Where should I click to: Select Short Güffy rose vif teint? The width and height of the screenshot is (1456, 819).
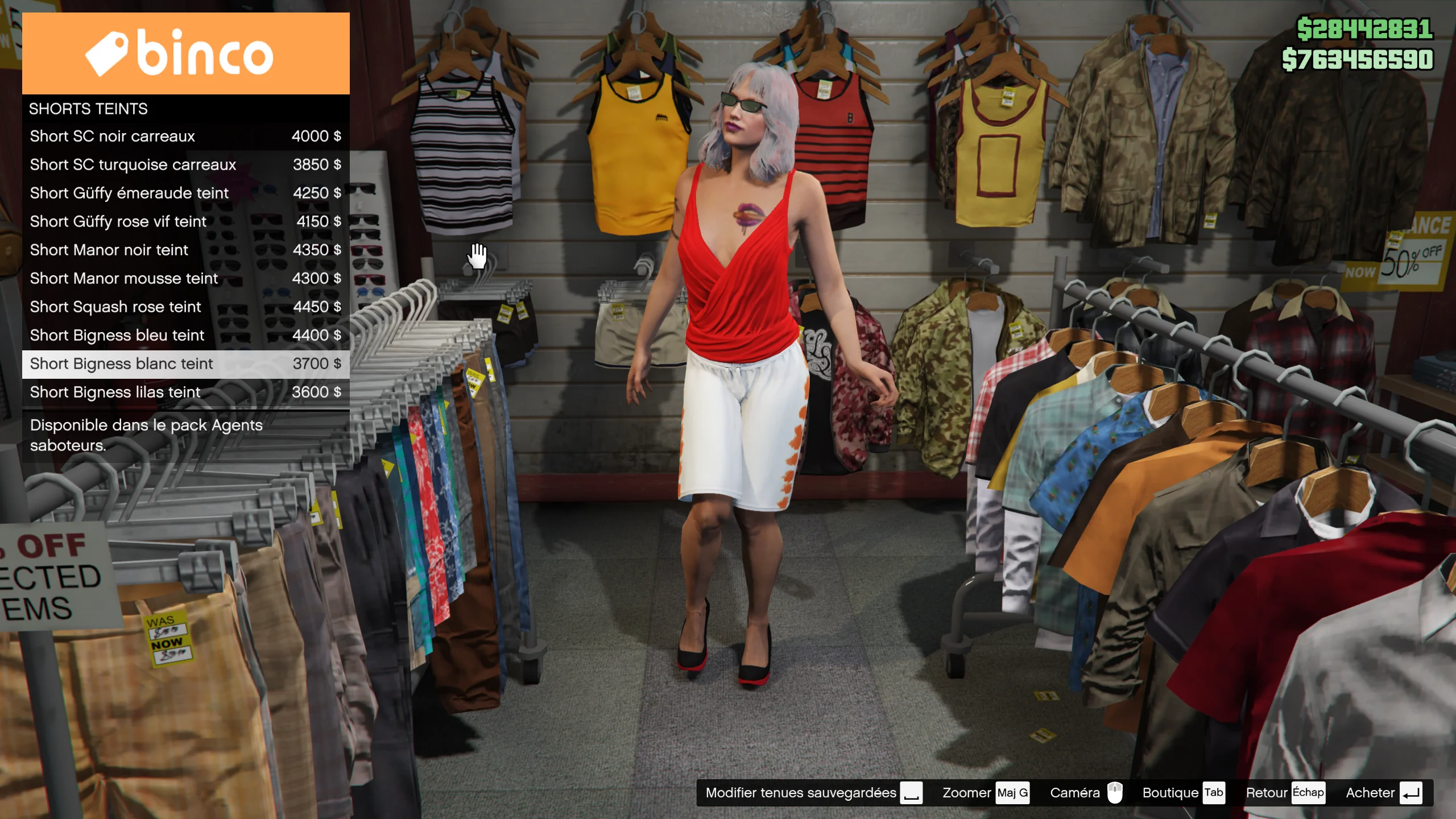click(185, 222)
